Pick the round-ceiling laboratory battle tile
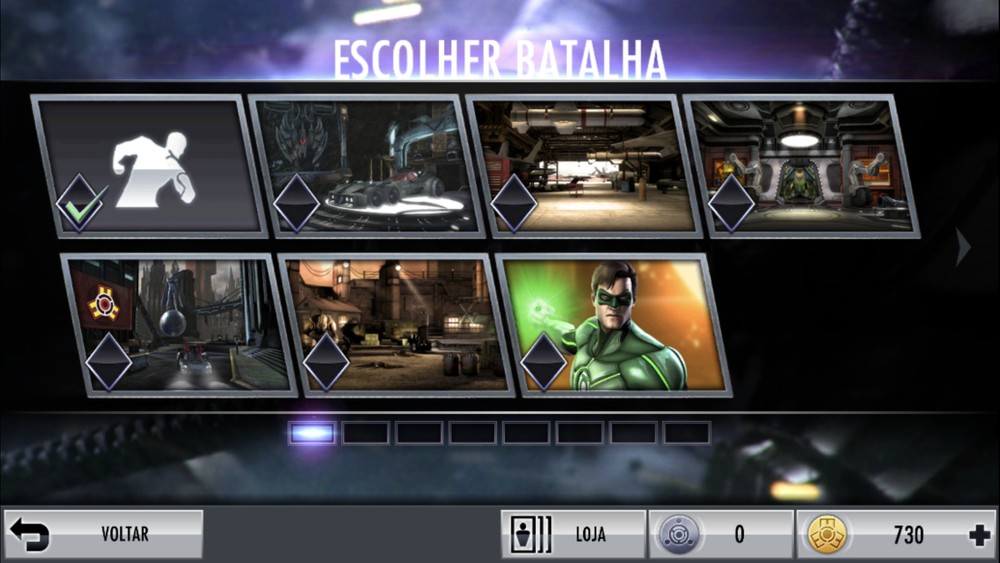 (x=801, y=166)
